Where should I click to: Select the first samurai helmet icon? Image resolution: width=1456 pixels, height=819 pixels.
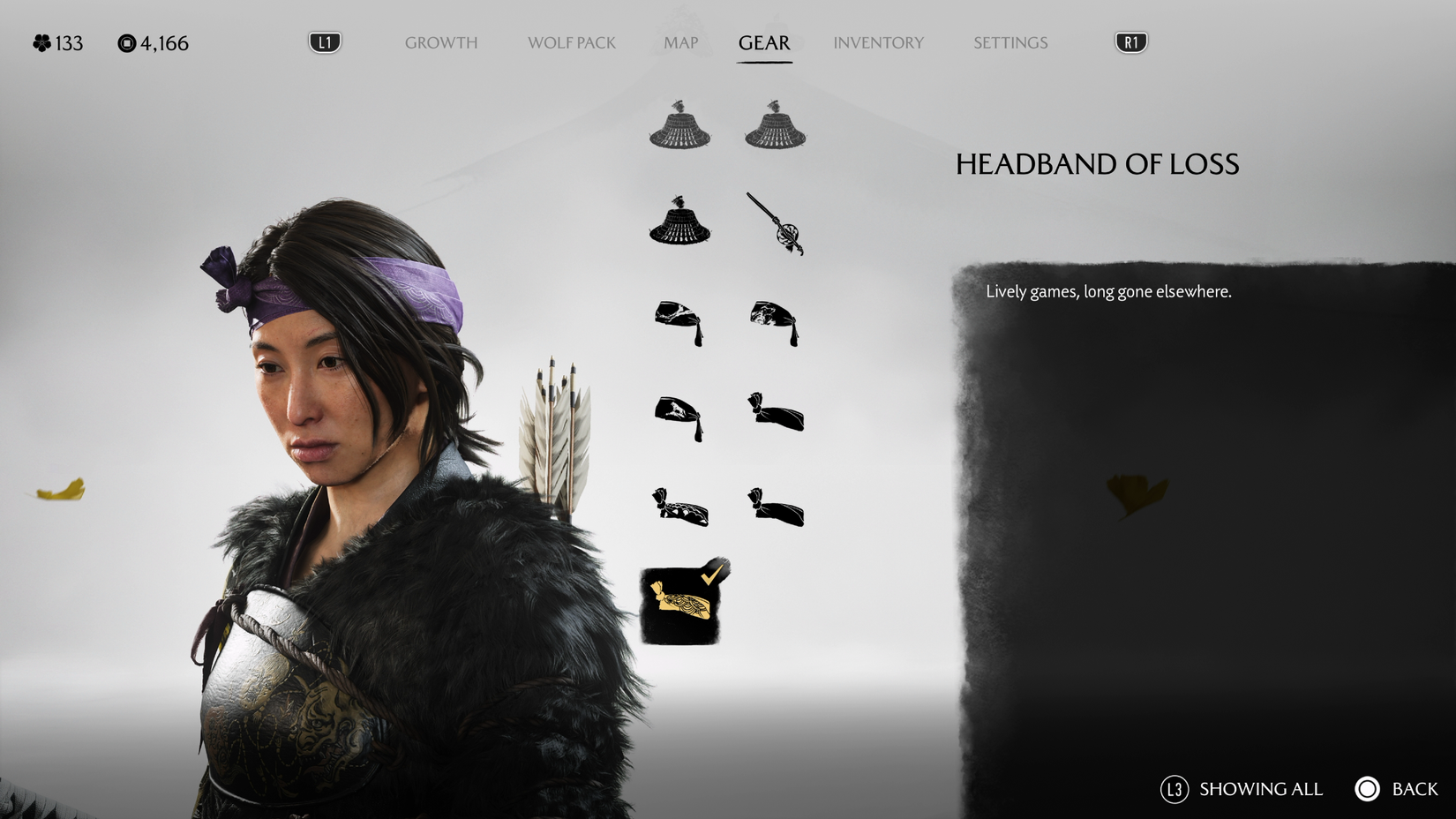pyautogui.click(x=679, y=128)
